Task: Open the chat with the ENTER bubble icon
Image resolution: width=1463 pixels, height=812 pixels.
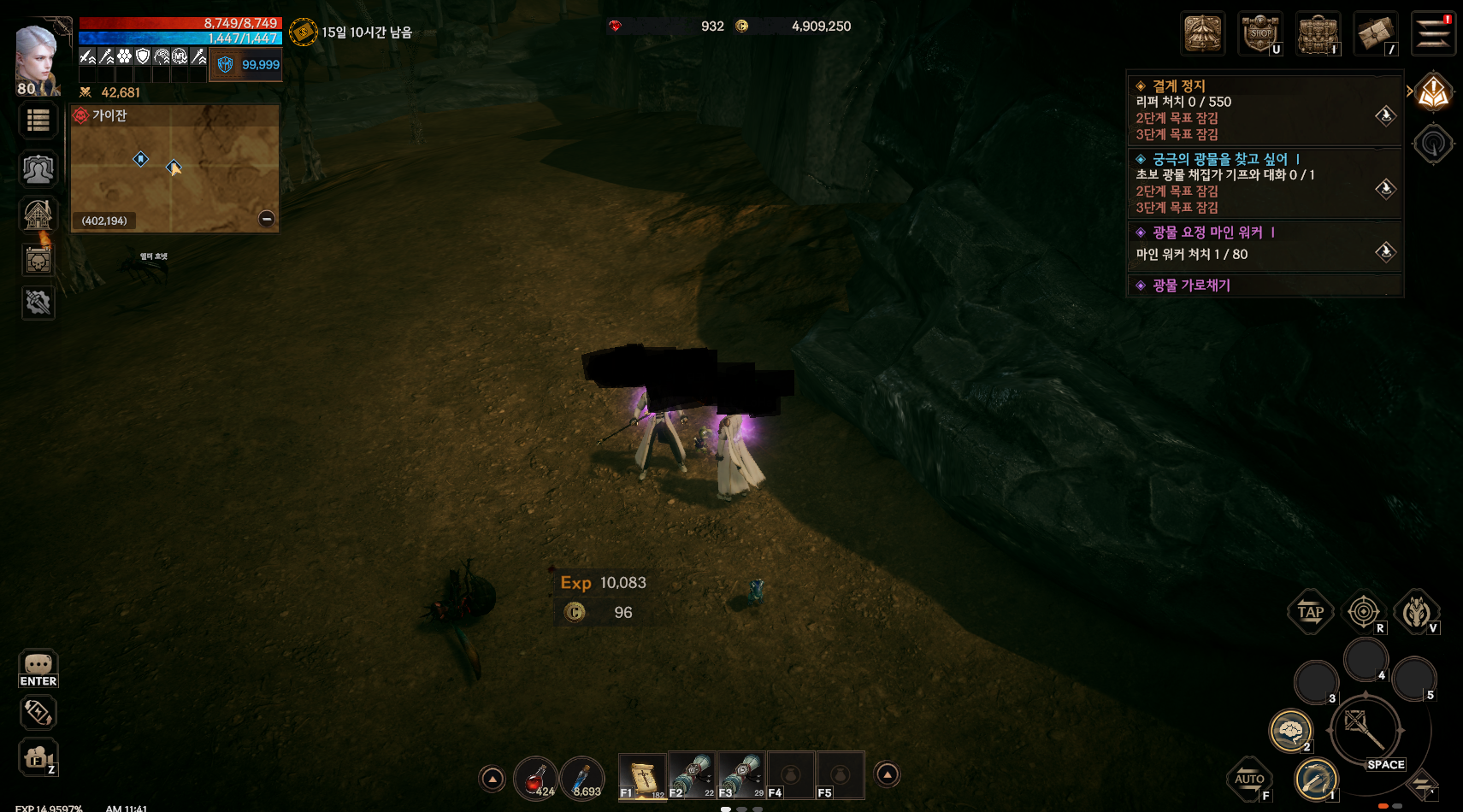Action: coord(38,668)
